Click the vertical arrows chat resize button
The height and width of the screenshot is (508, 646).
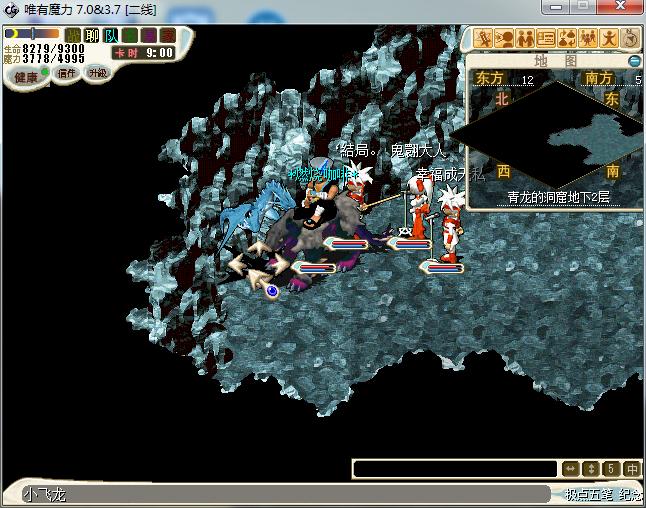[590, 468]
